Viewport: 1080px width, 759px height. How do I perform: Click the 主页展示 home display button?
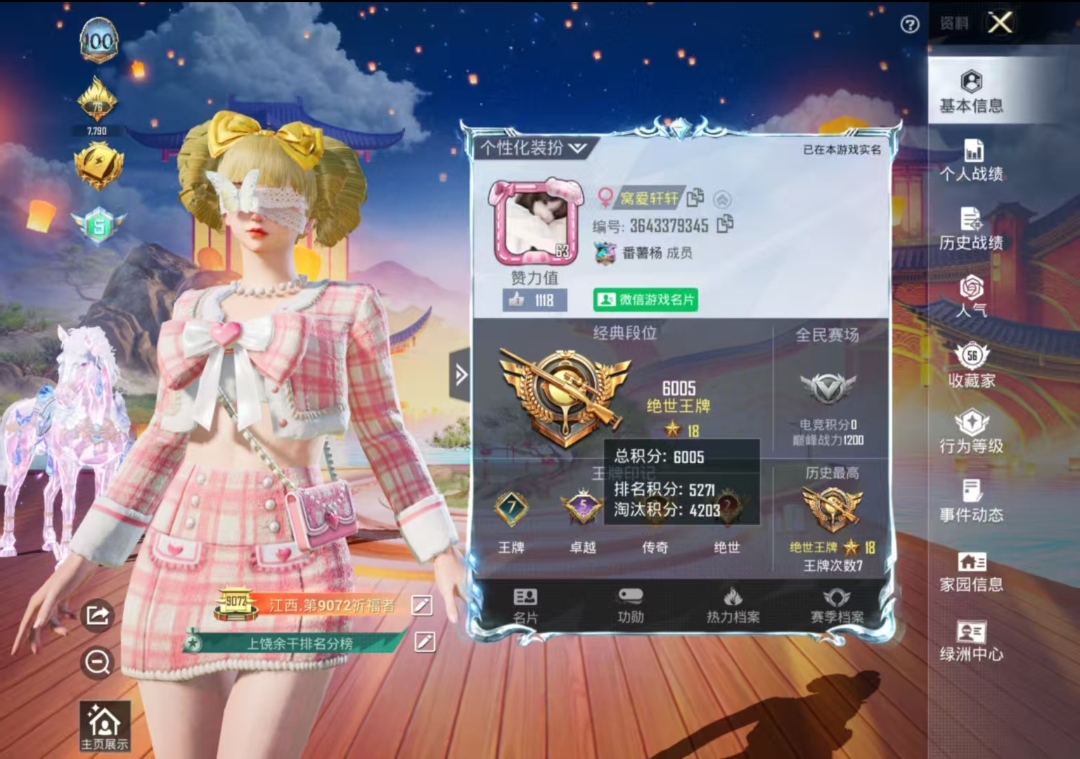105,726
